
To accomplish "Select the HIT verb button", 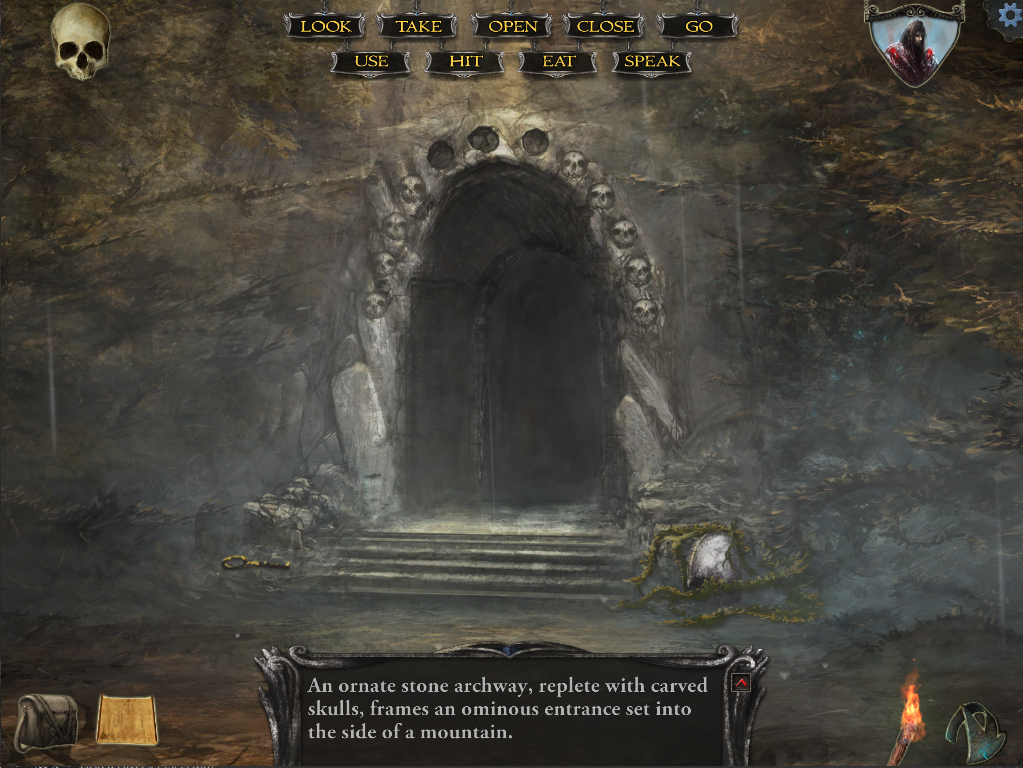I will click(x=465, y=62).
